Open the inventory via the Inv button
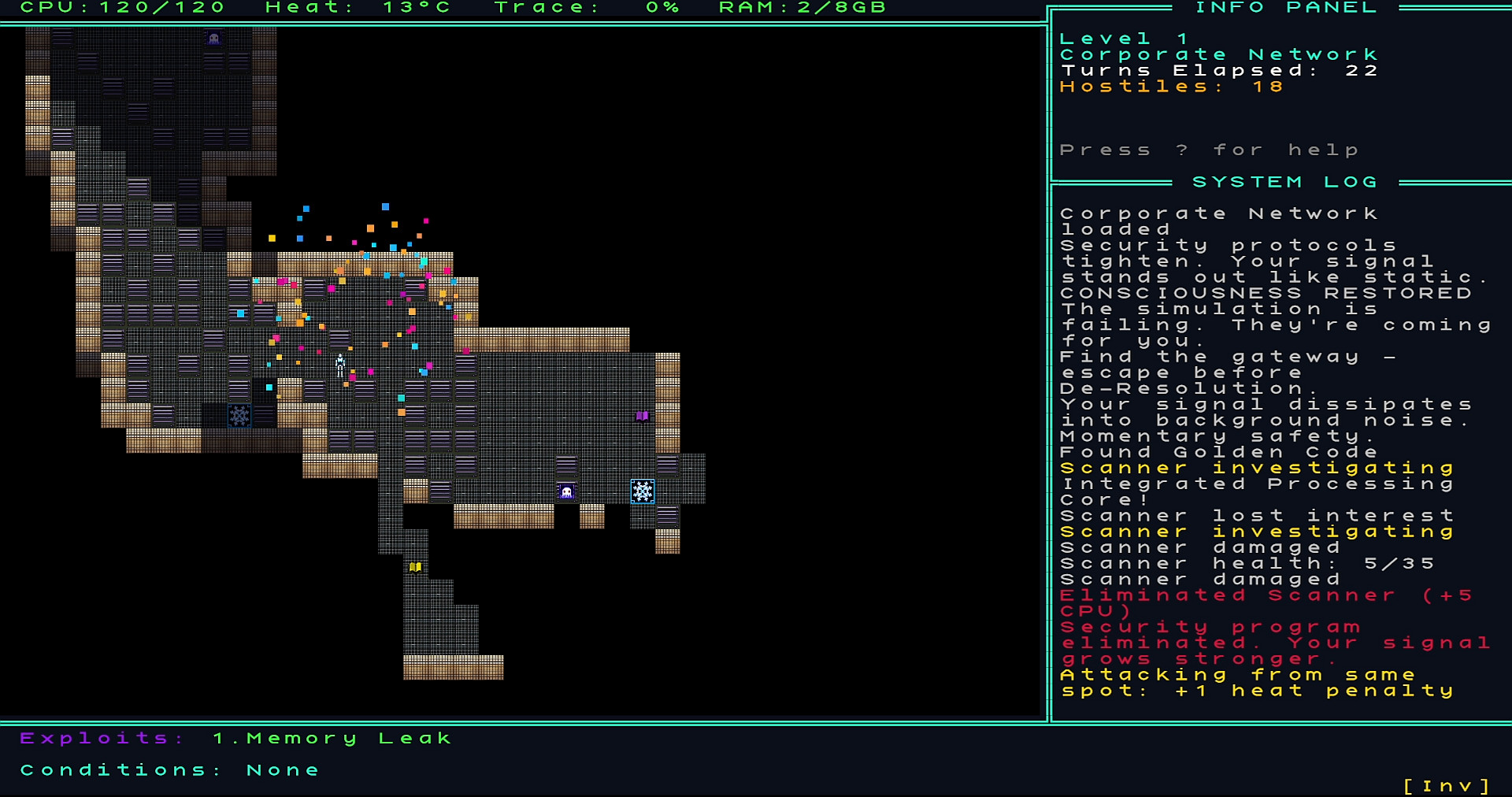This screenshot has width=1512, height=797. pos(1447,785)
